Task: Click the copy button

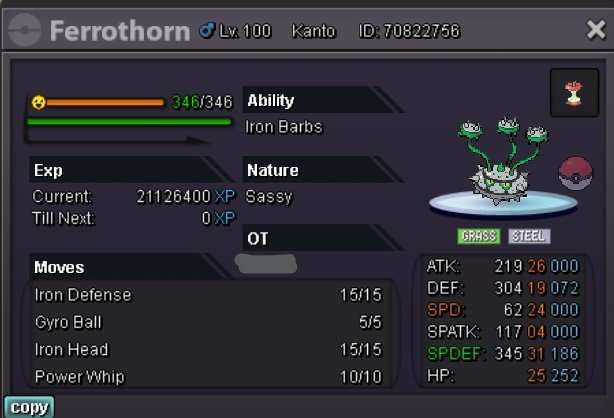Action: coord(27,407)
